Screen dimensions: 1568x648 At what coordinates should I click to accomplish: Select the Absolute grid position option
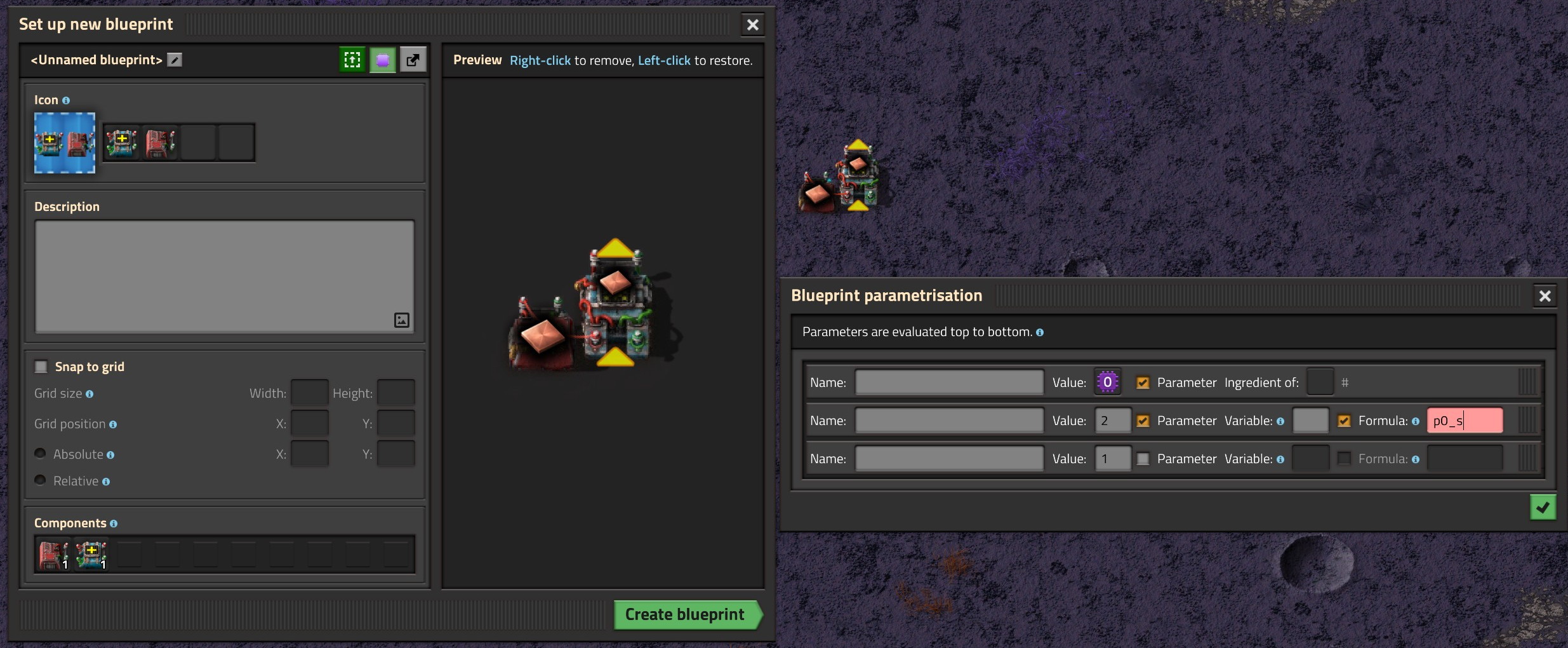pyautogui.click(x=39, y=453)
